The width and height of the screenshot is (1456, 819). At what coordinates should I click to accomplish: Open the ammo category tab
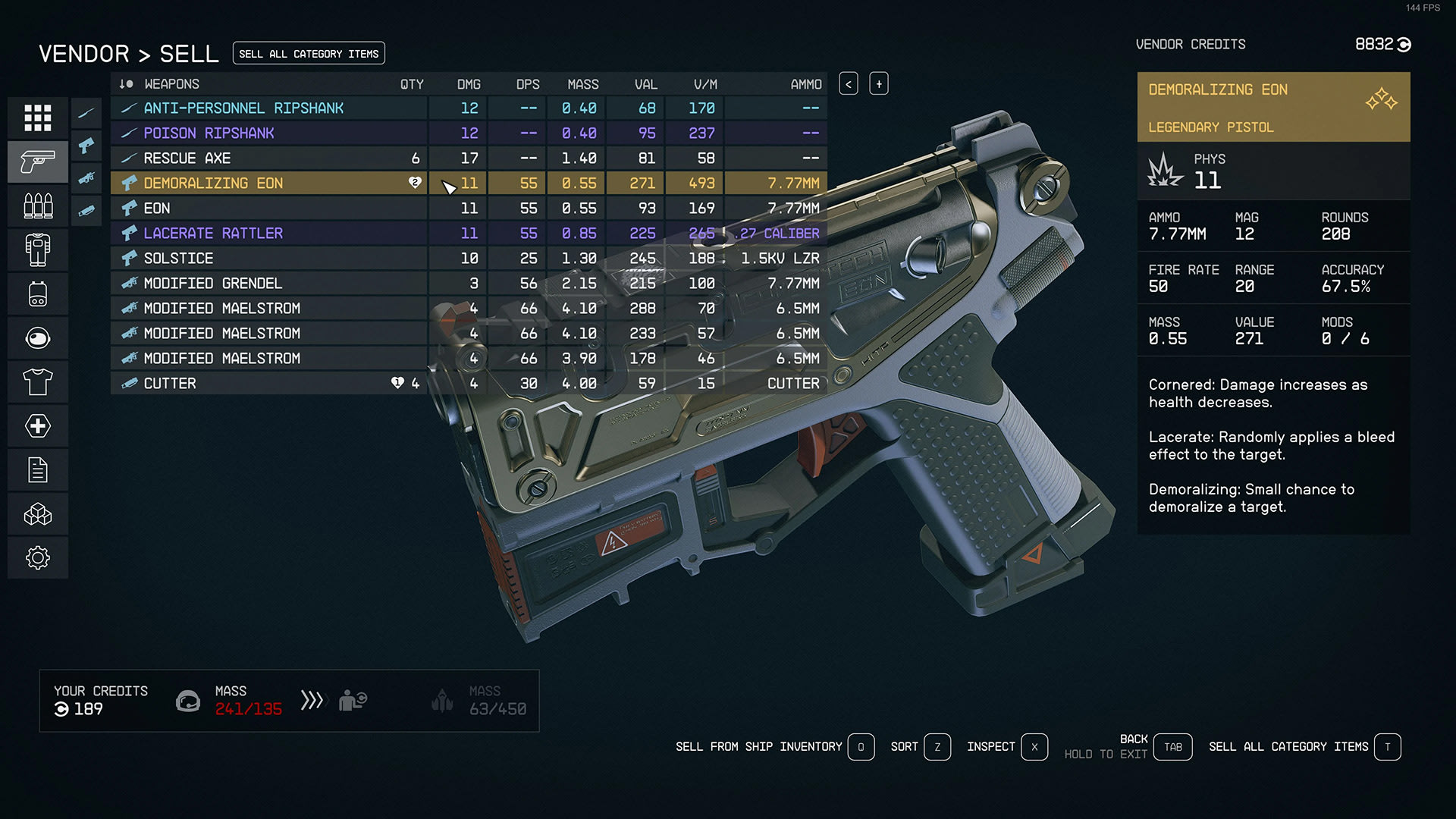38,206
